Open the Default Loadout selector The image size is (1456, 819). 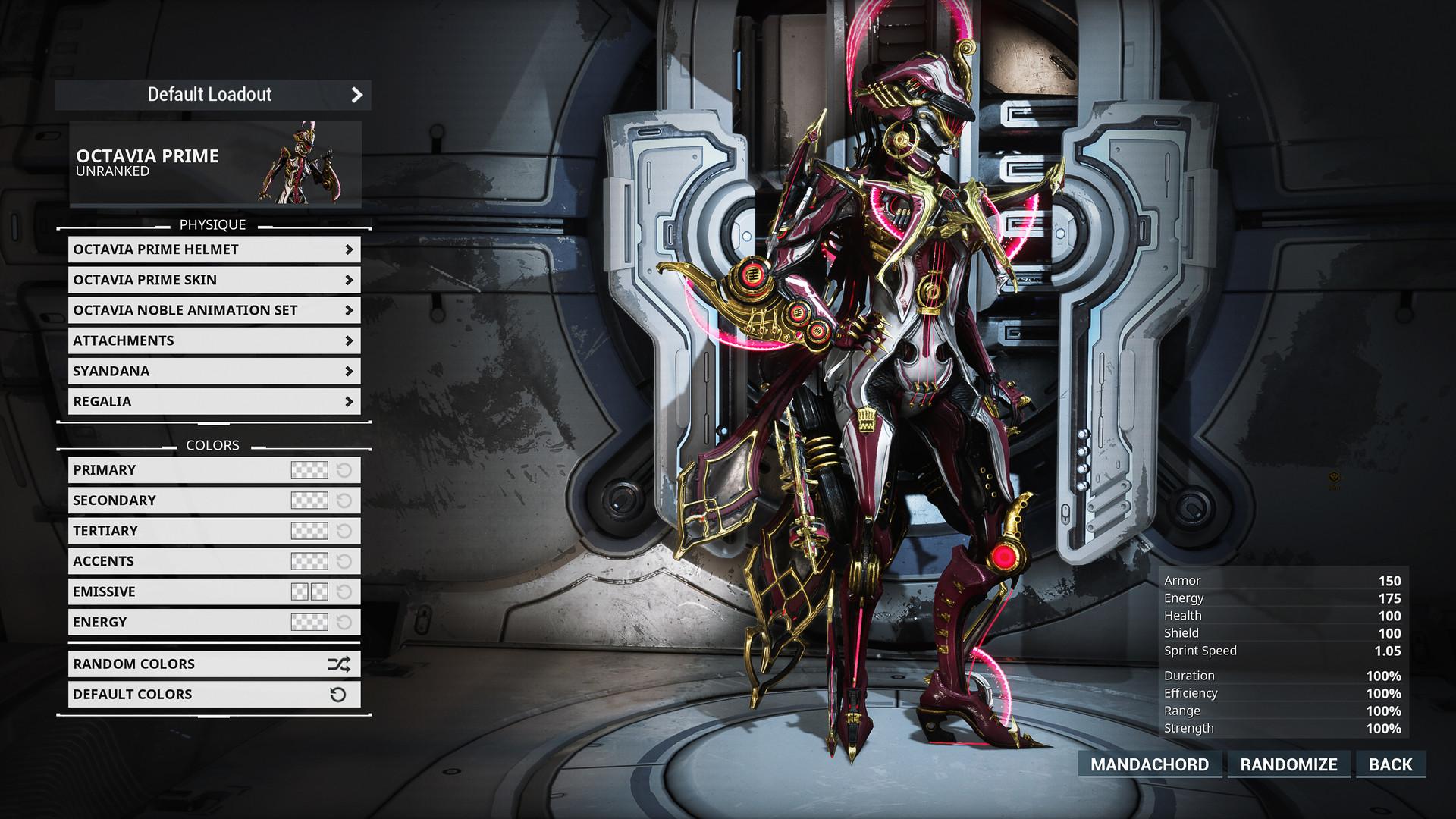click(x=213, y=95)
